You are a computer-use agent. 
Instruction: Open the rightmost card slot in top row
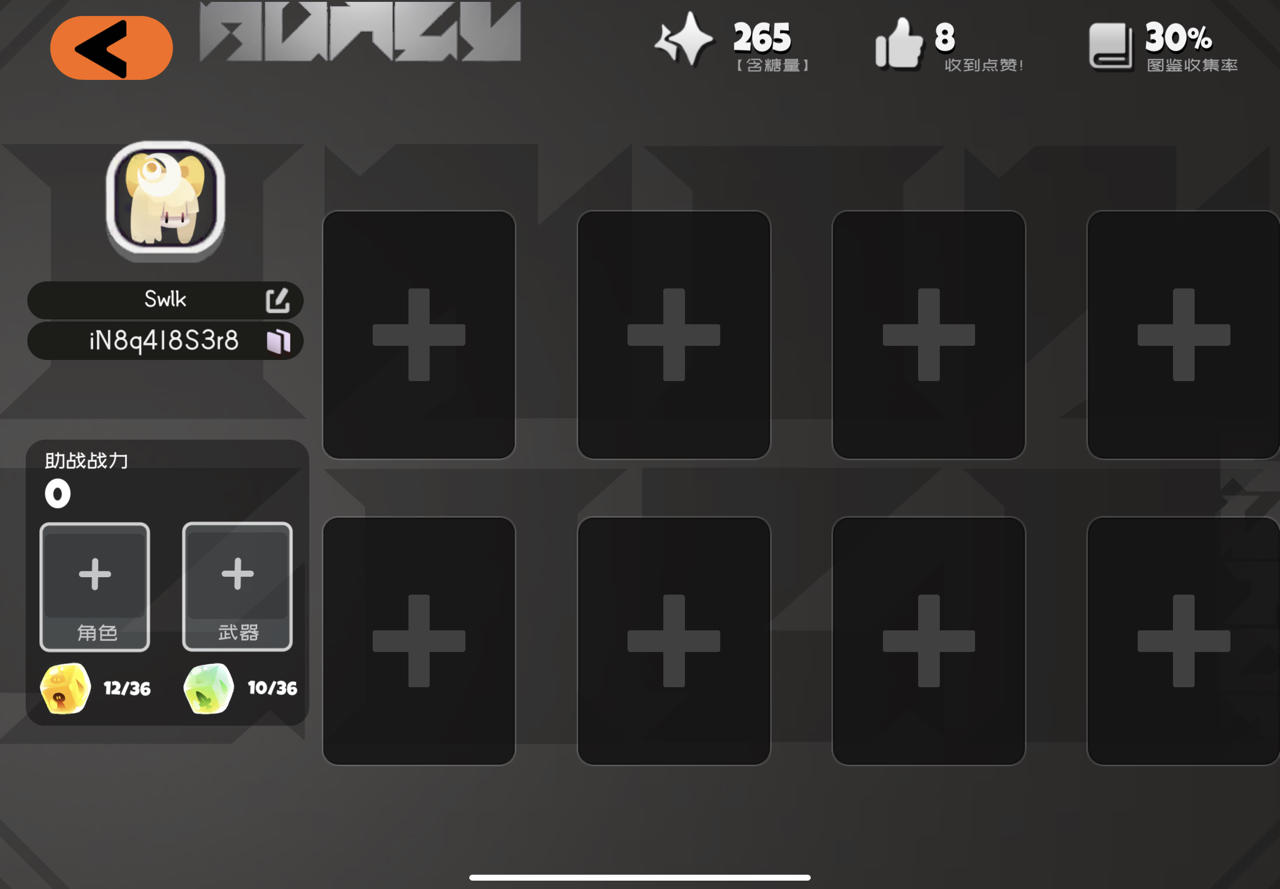[x=1185, y=335]
